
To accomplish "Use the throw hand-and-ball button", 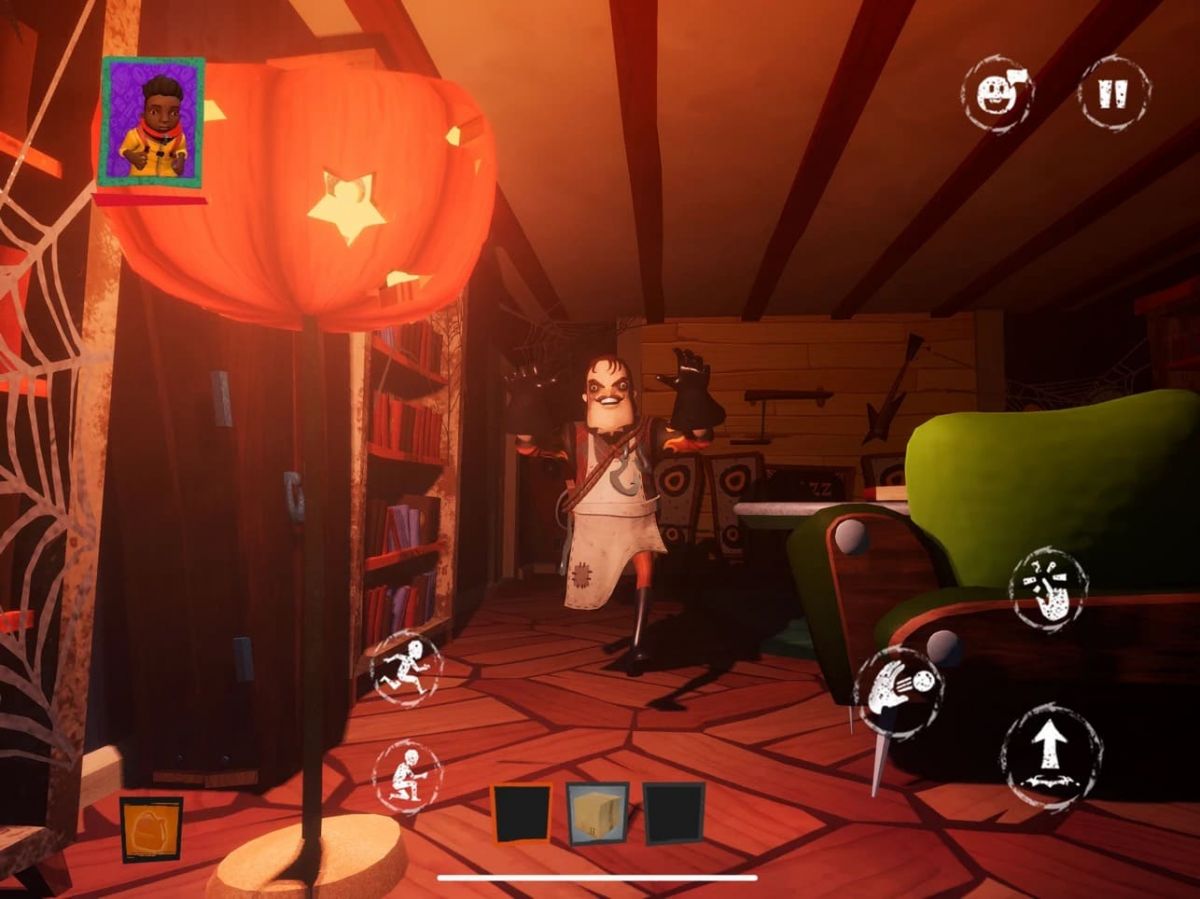I will tap(898, 693).
